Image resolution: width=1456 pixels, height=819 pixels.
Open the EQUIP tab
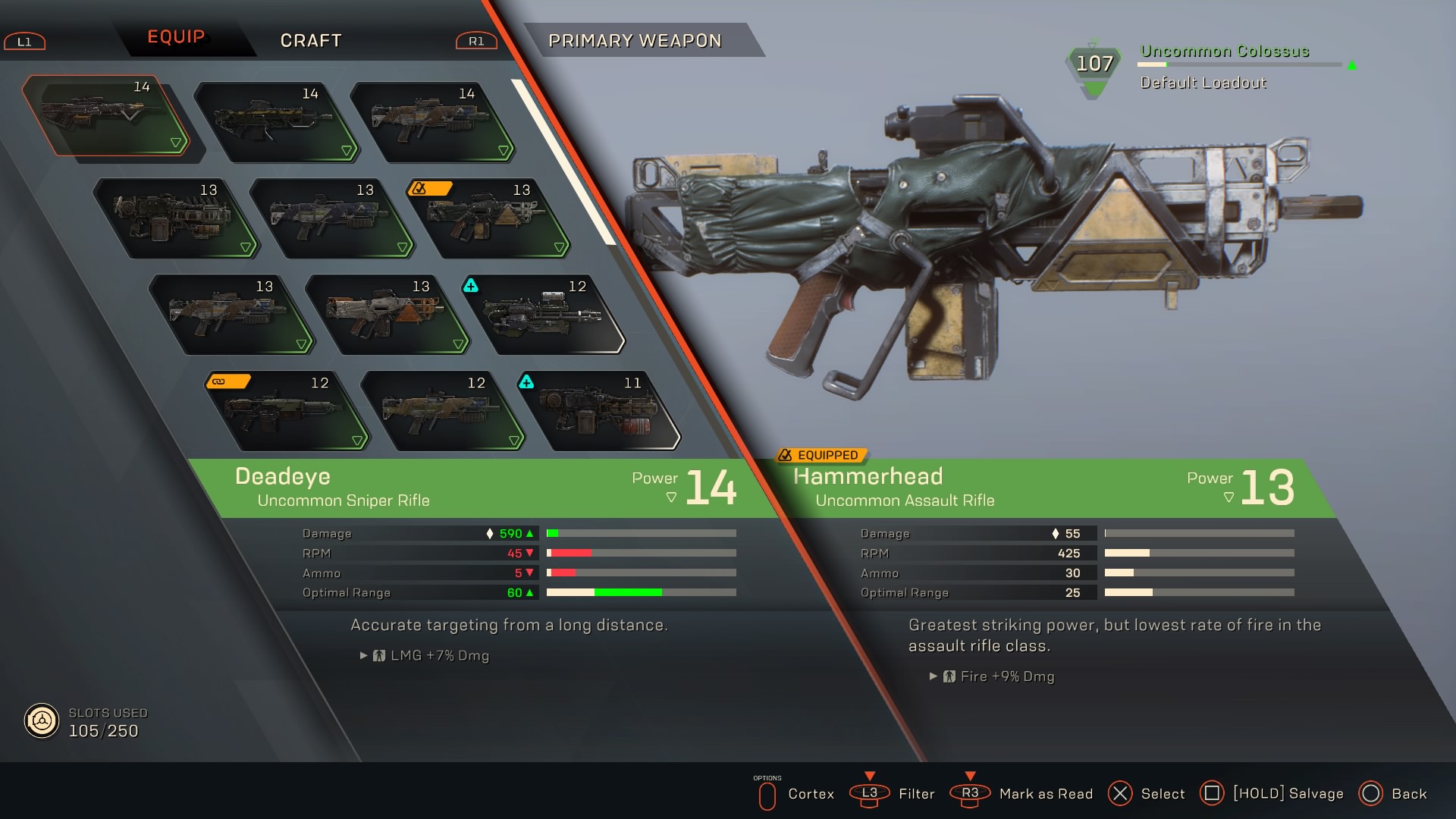176,37
